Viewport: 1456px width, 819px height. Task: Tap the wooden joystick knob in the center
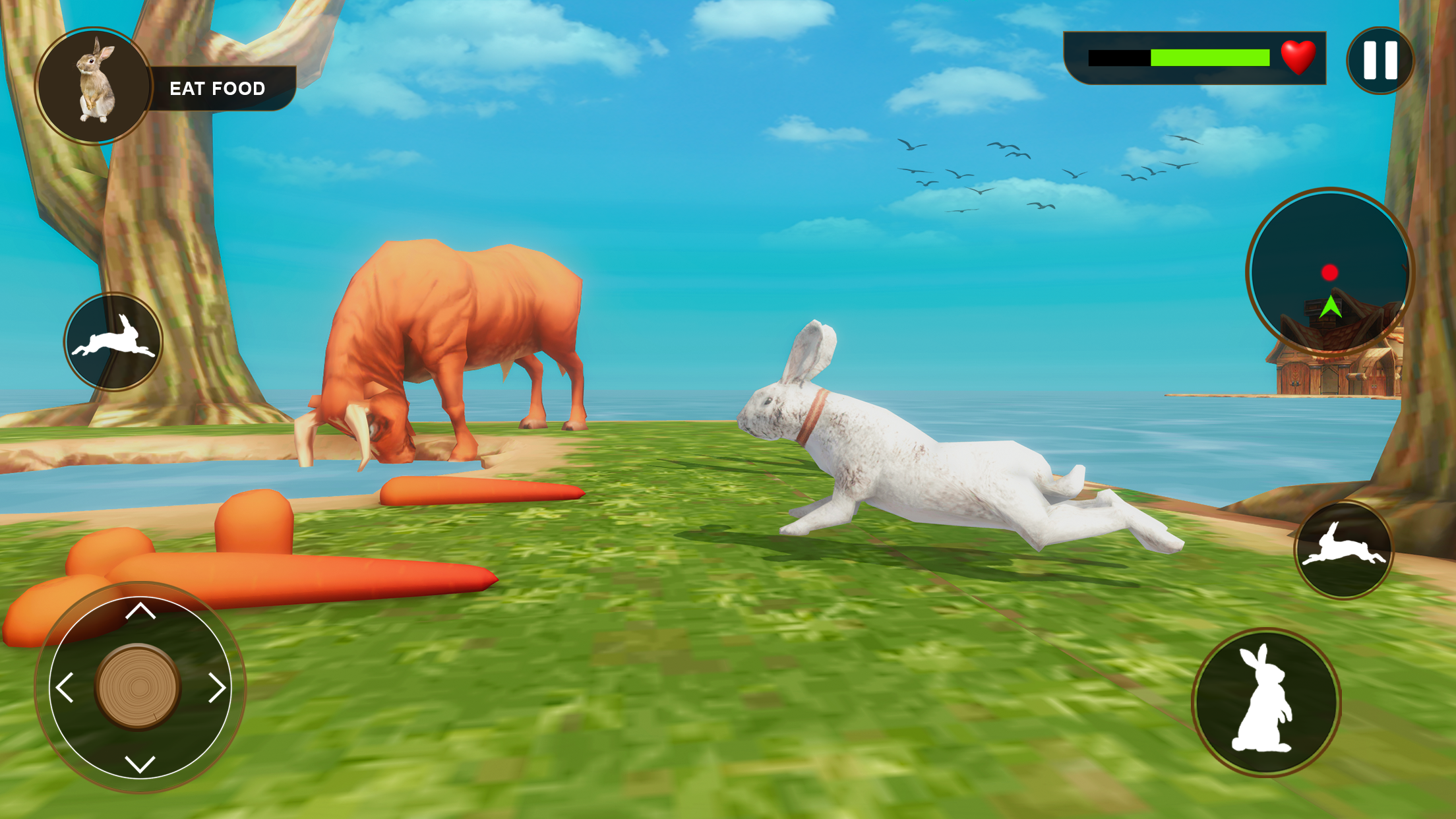click(x=138, y=687)
